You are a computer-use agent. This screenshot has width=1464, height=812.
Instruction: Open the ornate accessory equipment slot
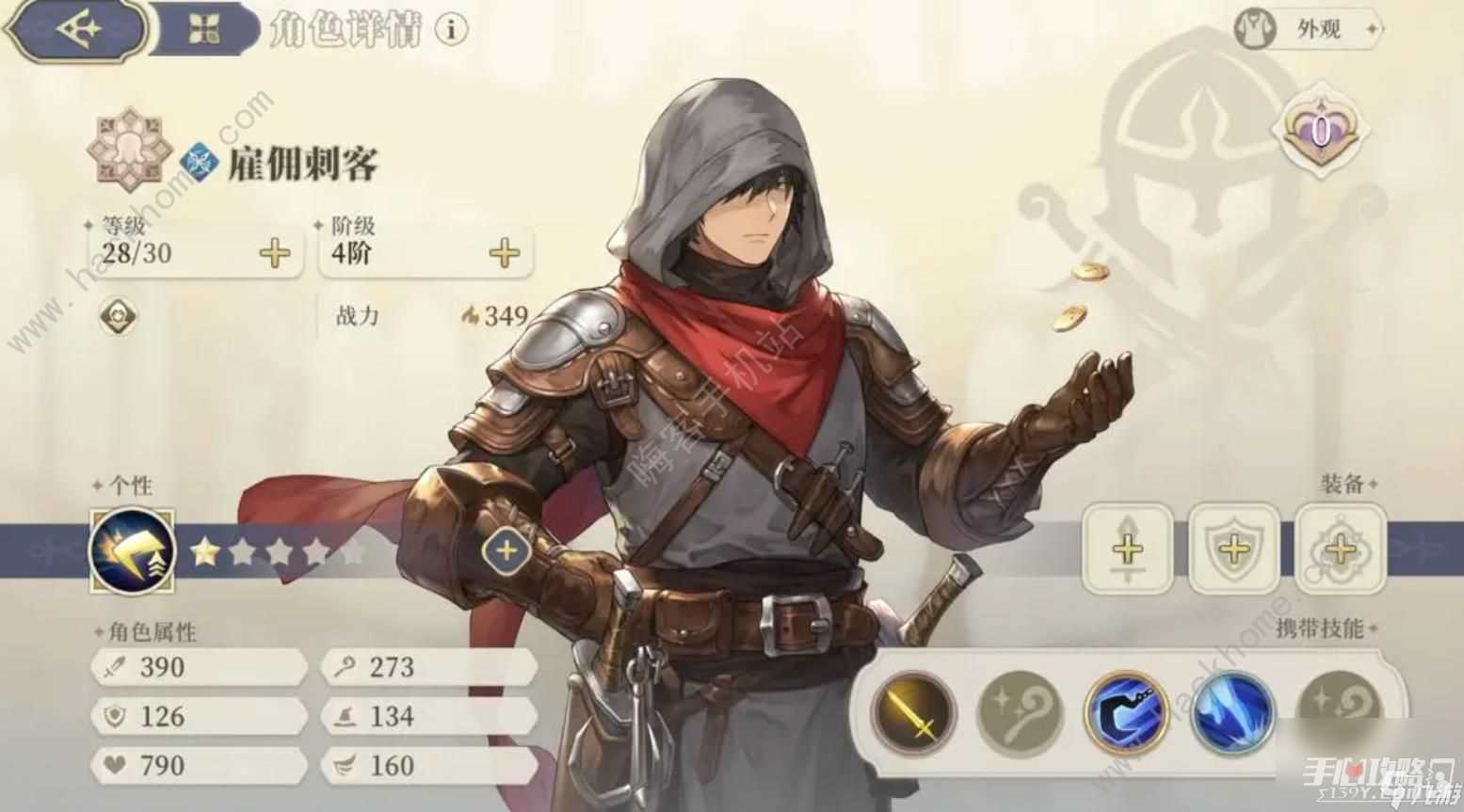[1340, 549]
